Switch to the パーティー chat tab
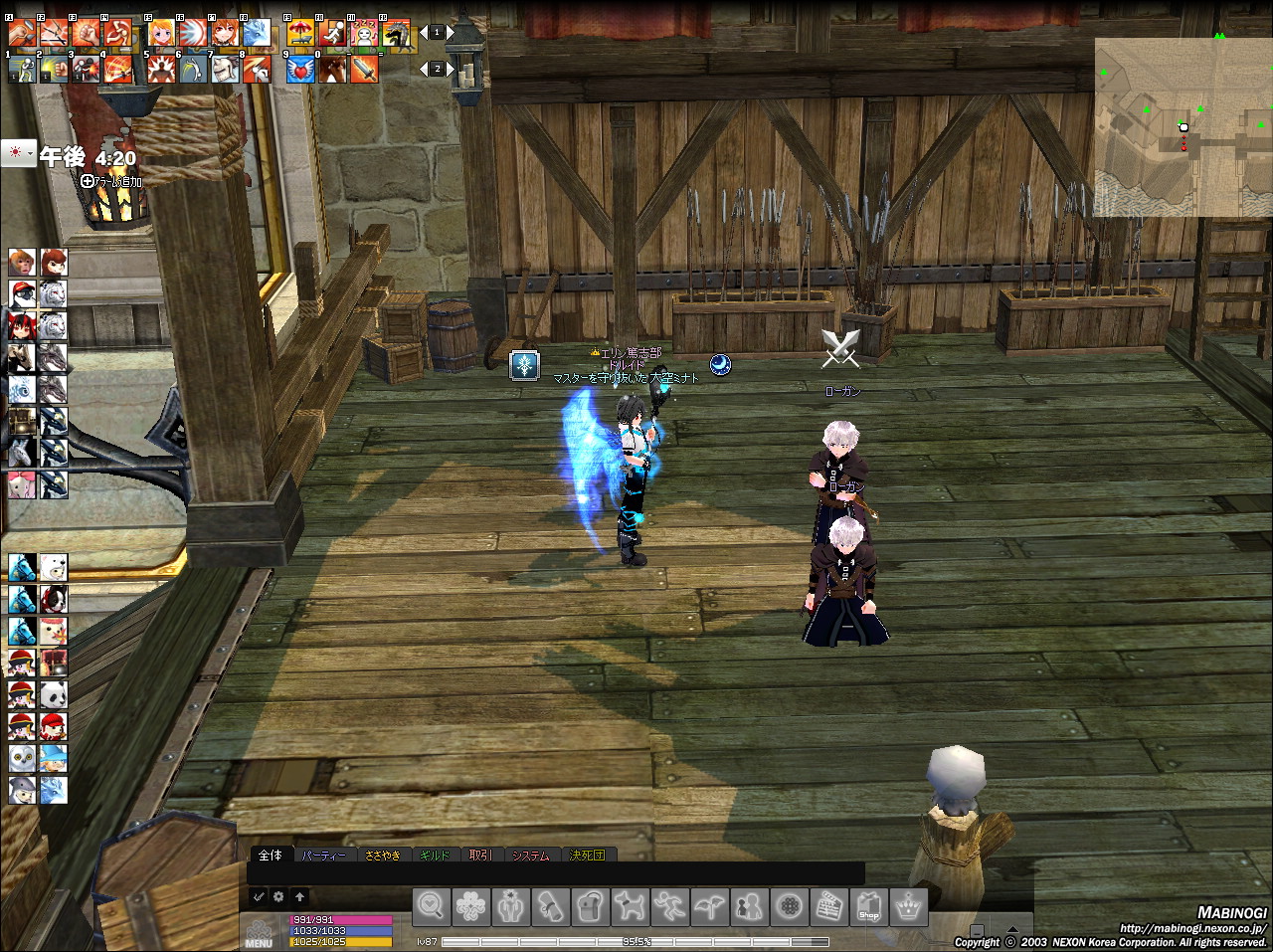1273x952 pixels. point(324,855)
